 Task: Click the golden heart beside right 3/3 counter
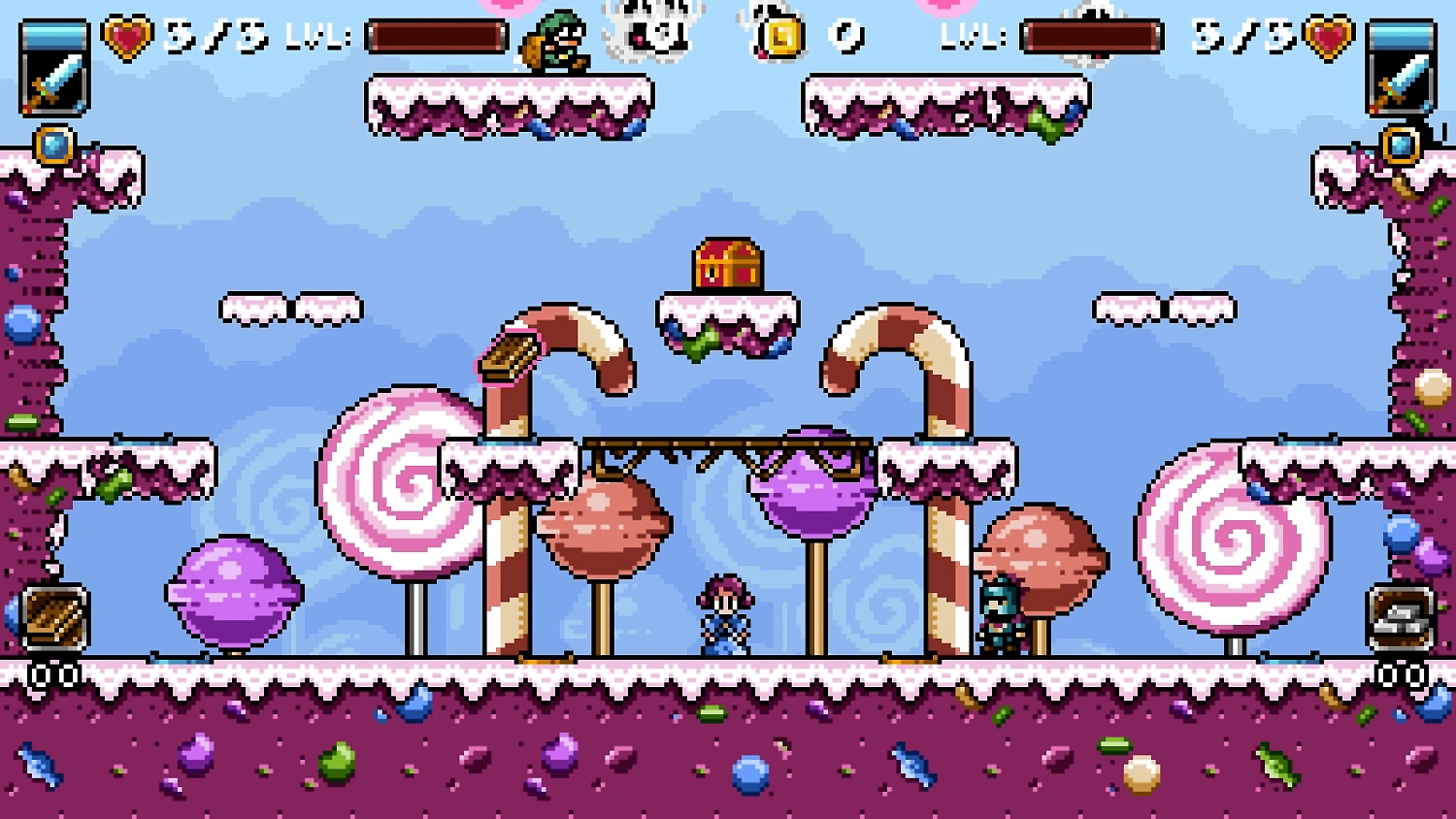[1331, 34]
